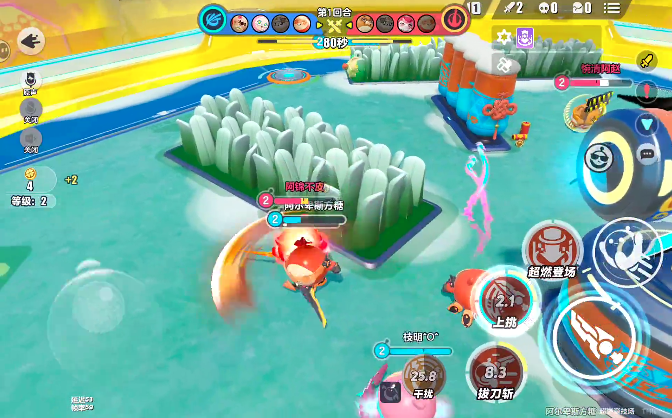Send the red exclamation alert ping
Viewport: 672px width, 418px height.
click(x=646, y=93)
